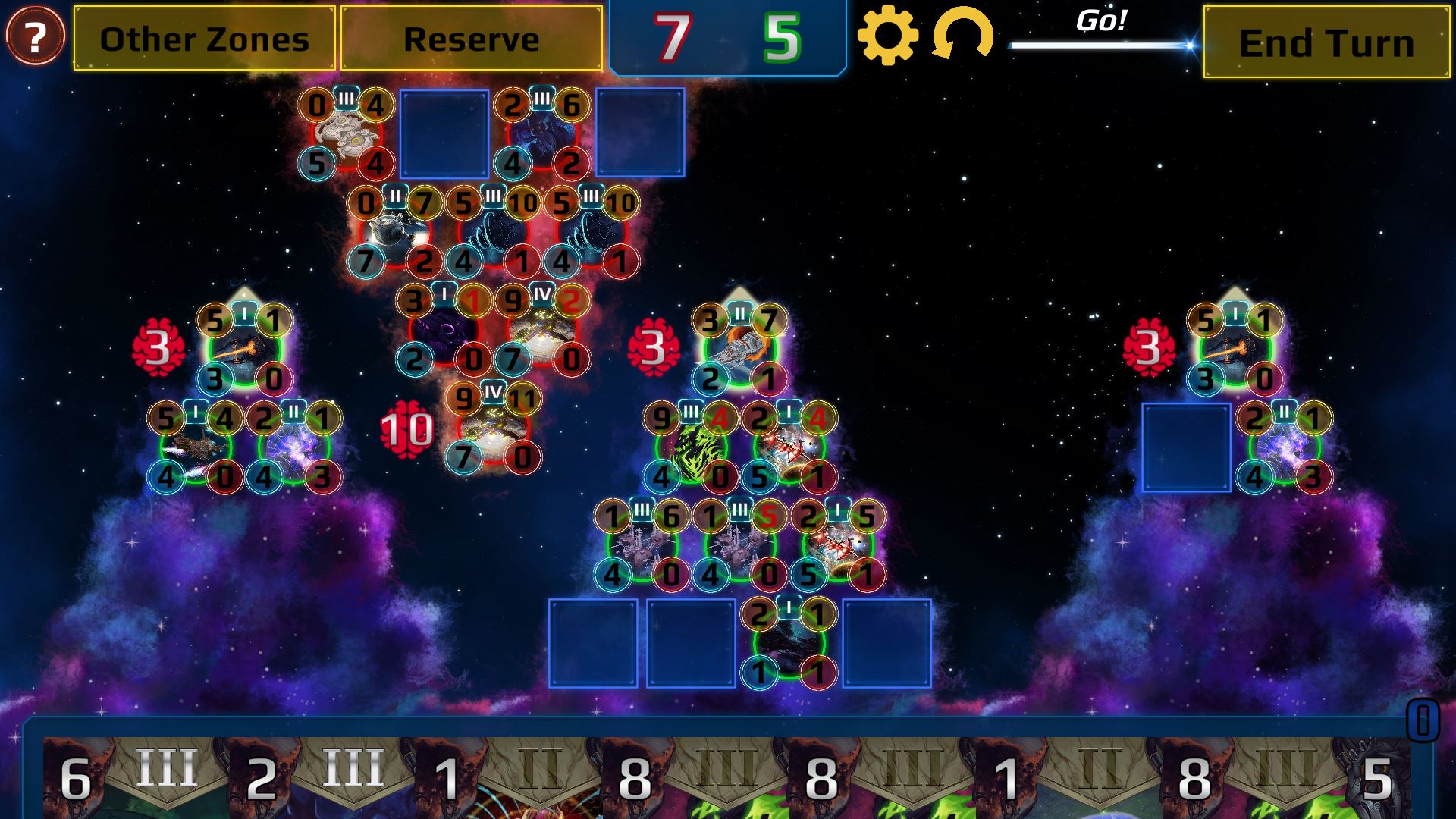Open settings with the gear icon
The image size is (1456, 819).
click(887, 36)
